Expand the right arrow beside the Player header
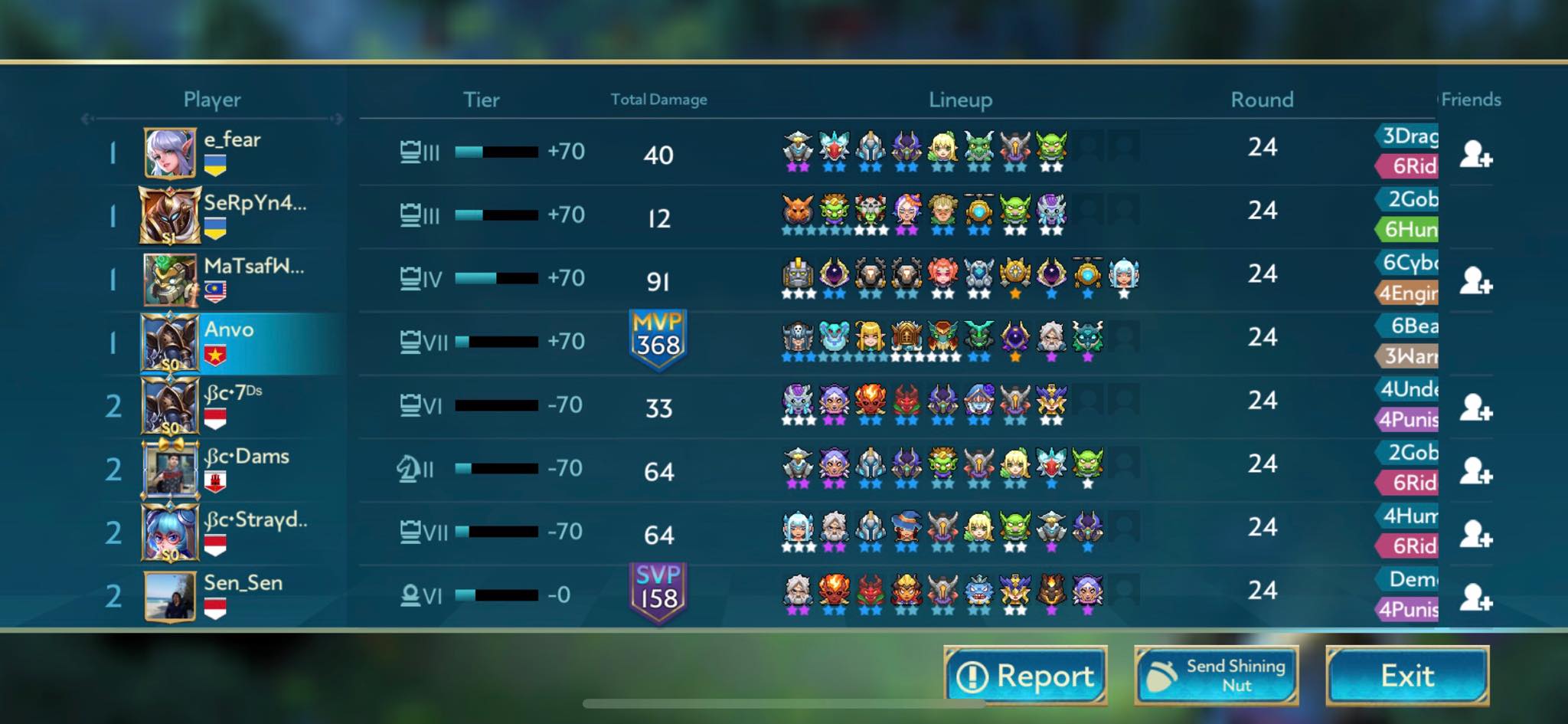The height and width of the screenshot is (724, 1568). [x=338, y=120]
